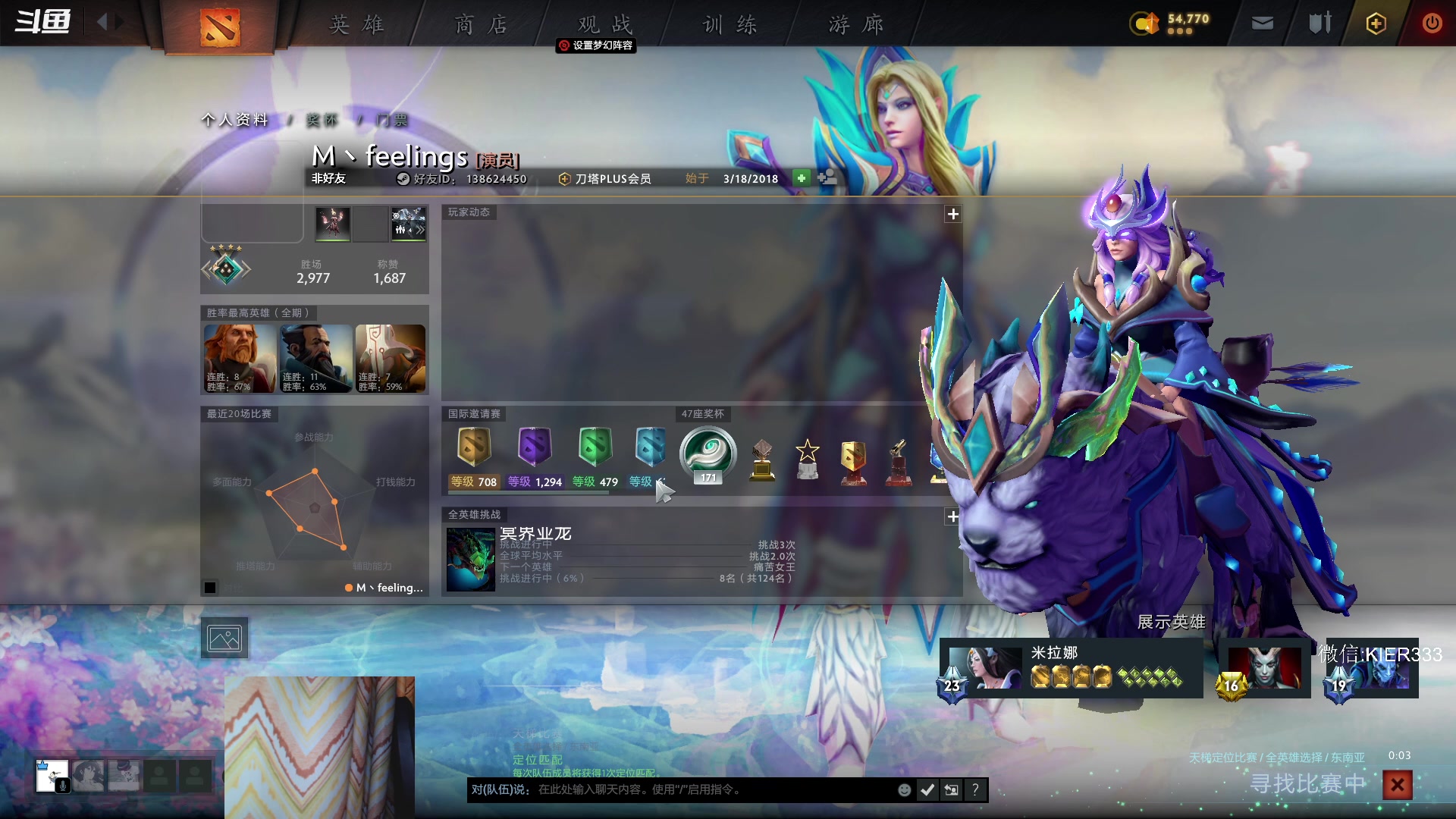Click the Dota 2 logo home button
The image size is (1456, 819).
[x=220, y=27]
